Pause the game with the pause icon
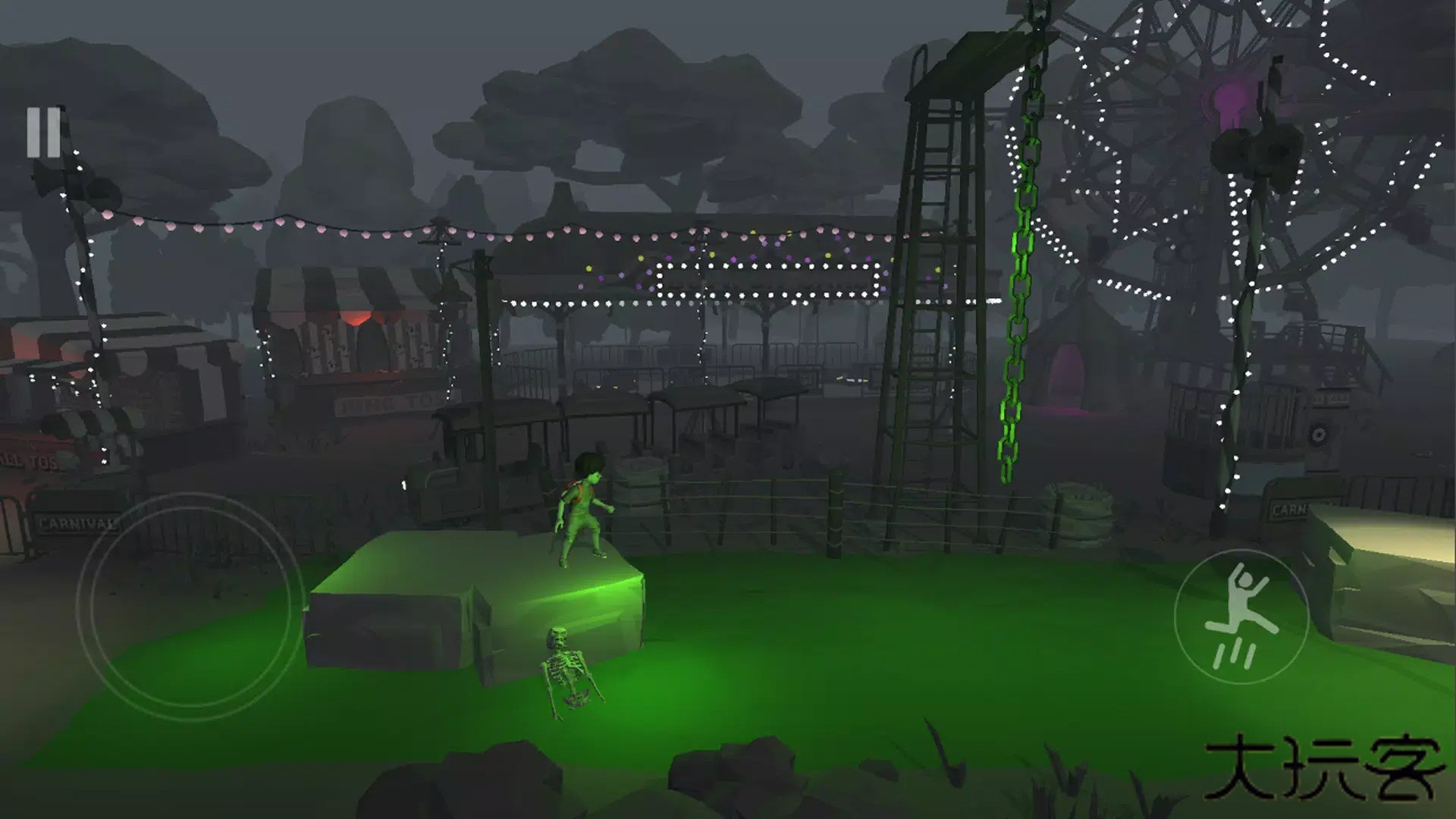1456x819 pixels. (x=43, y=132)
